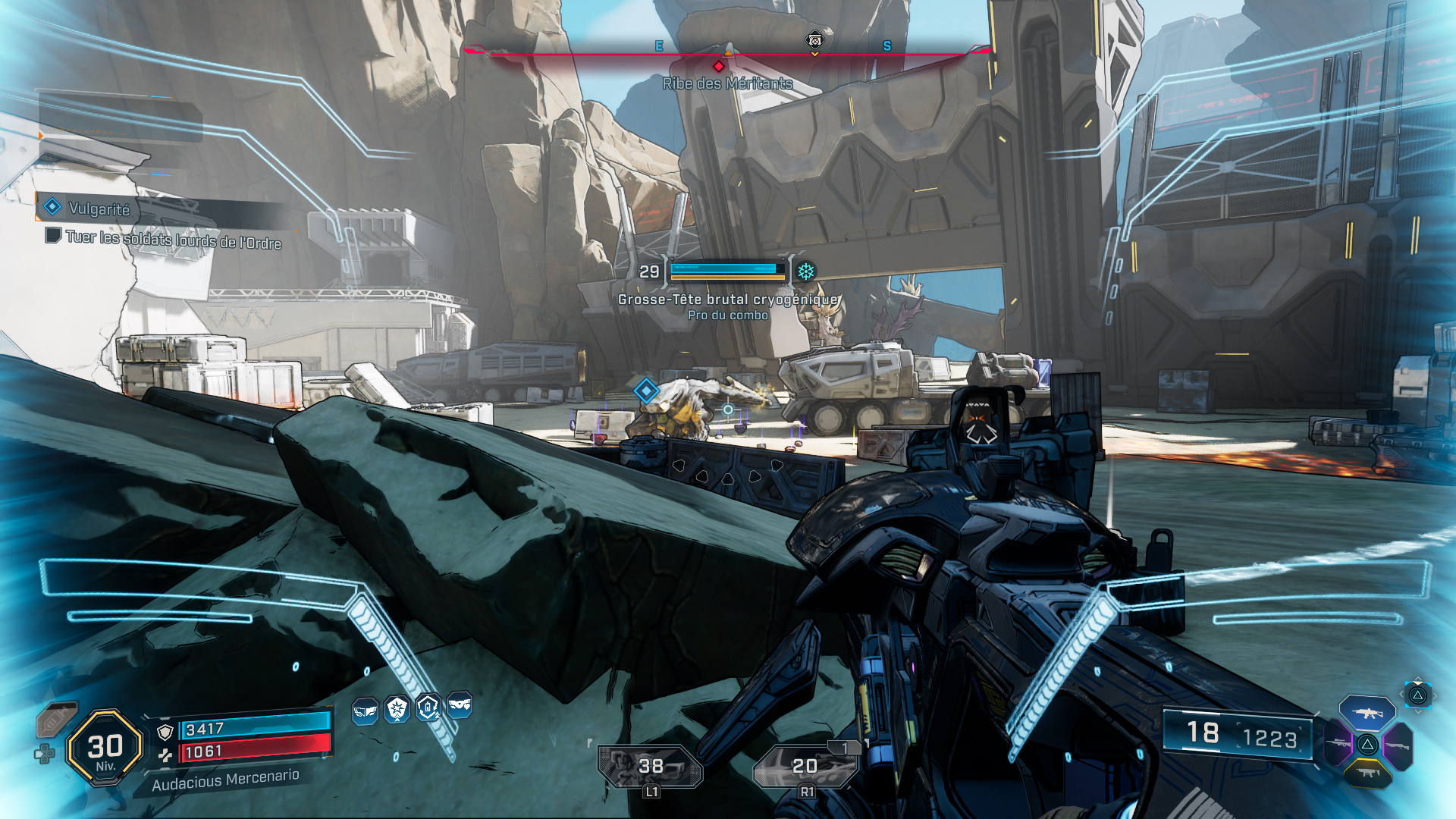Open the lower chevron under the triangle badge
This screenshot has width=1456, height=819.
tap(1419, 711)
